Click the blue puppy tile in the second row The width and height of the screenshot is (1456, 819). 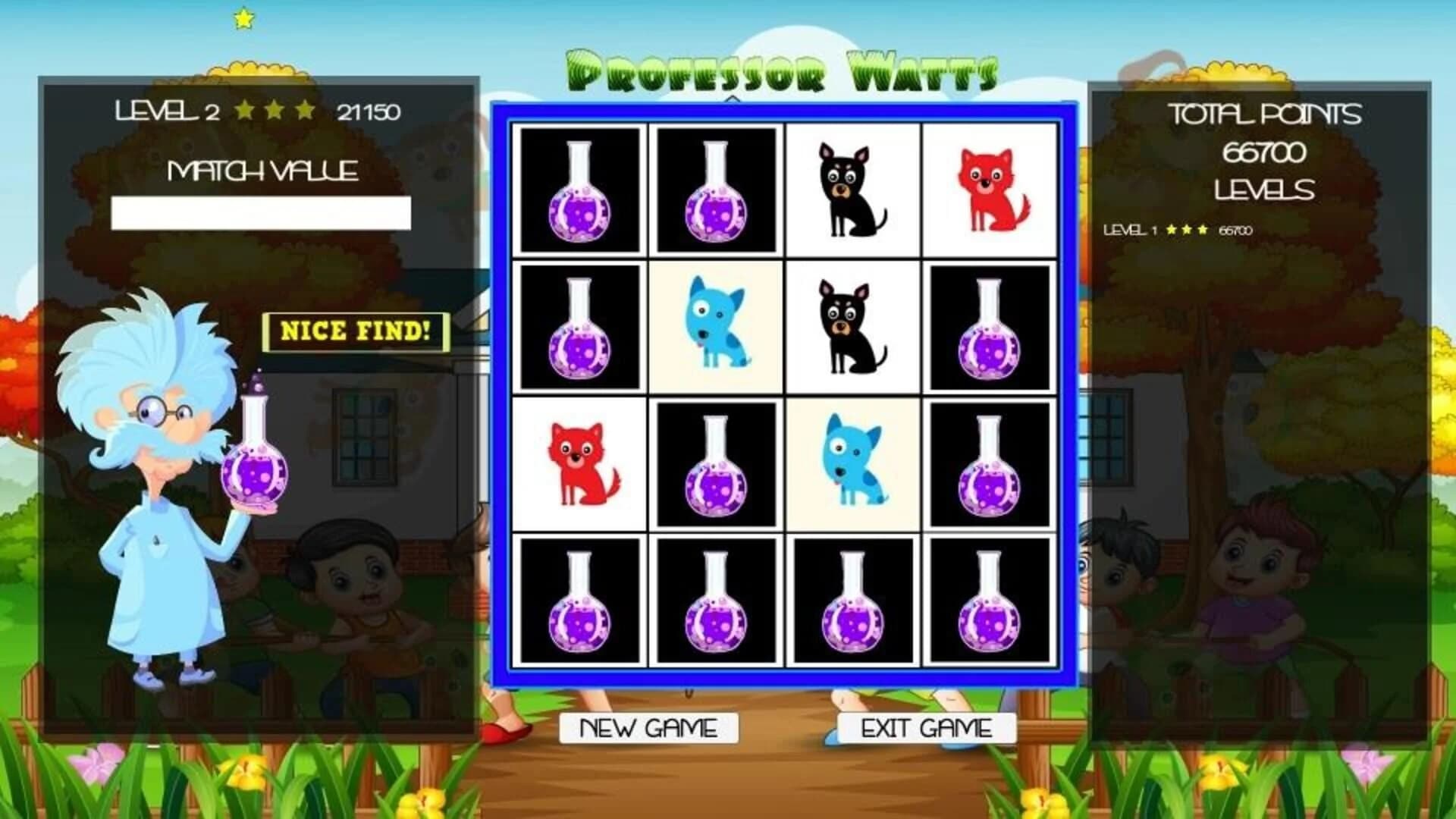click(x=715, y=328)
